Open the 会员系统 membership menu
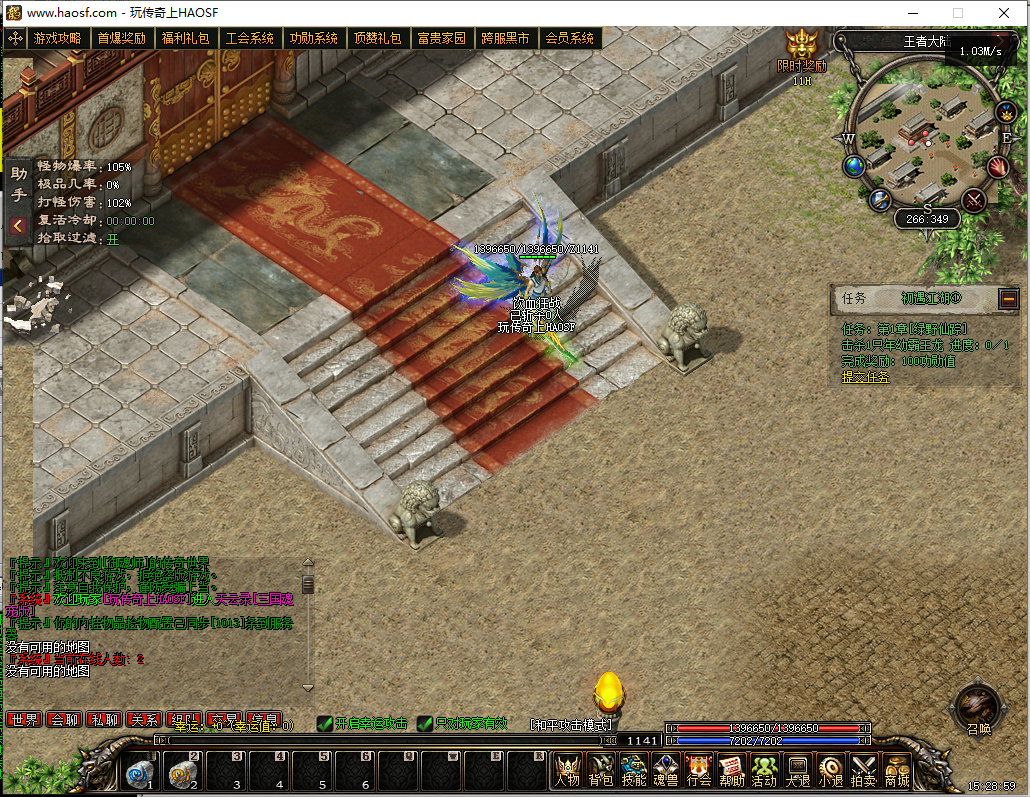 point(569,39)
